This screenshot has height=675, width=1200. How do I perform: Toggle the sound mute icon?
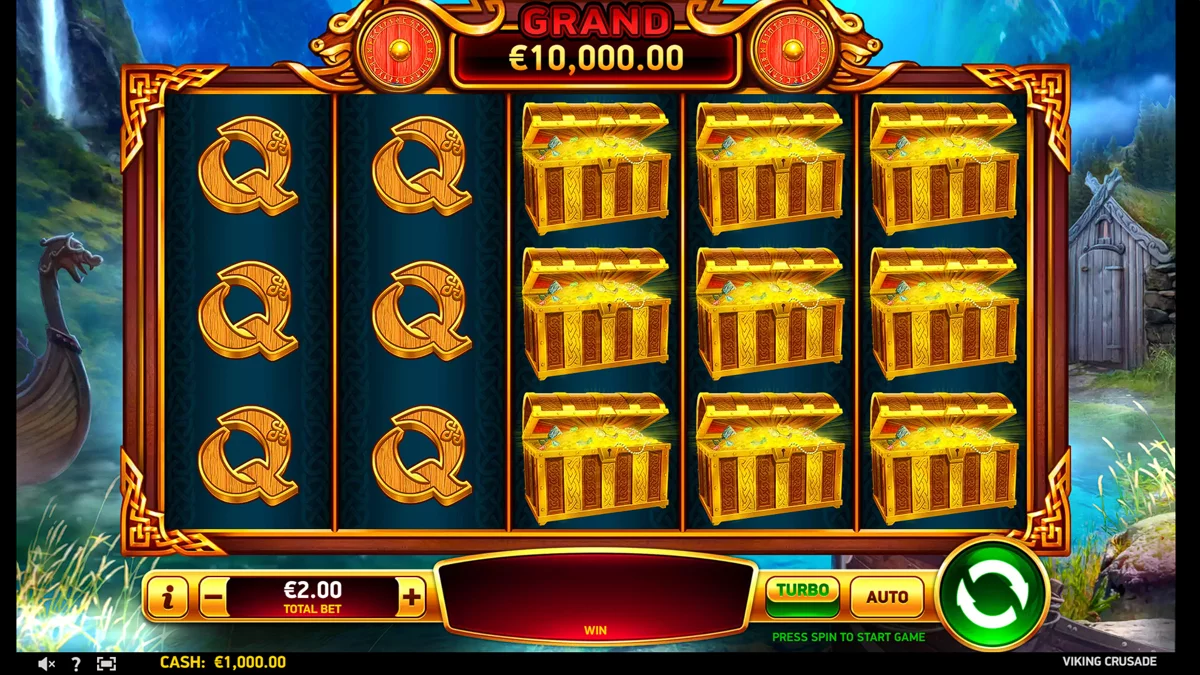46,663
